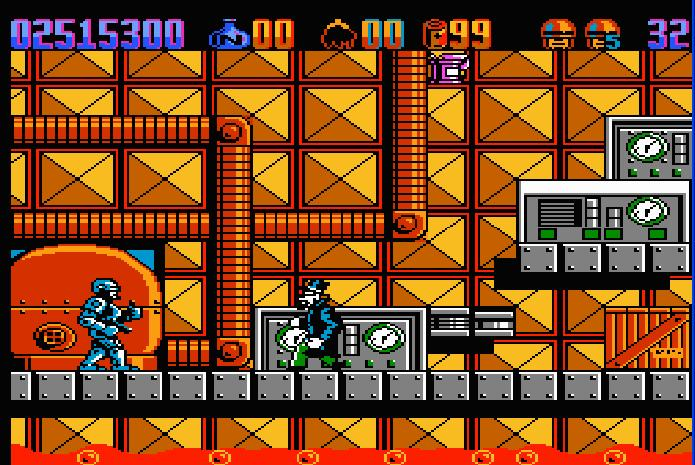Select the RoboCop helmet icon marked 5
The height and width of the screenshot is (465, 695).
coord(602,35)
